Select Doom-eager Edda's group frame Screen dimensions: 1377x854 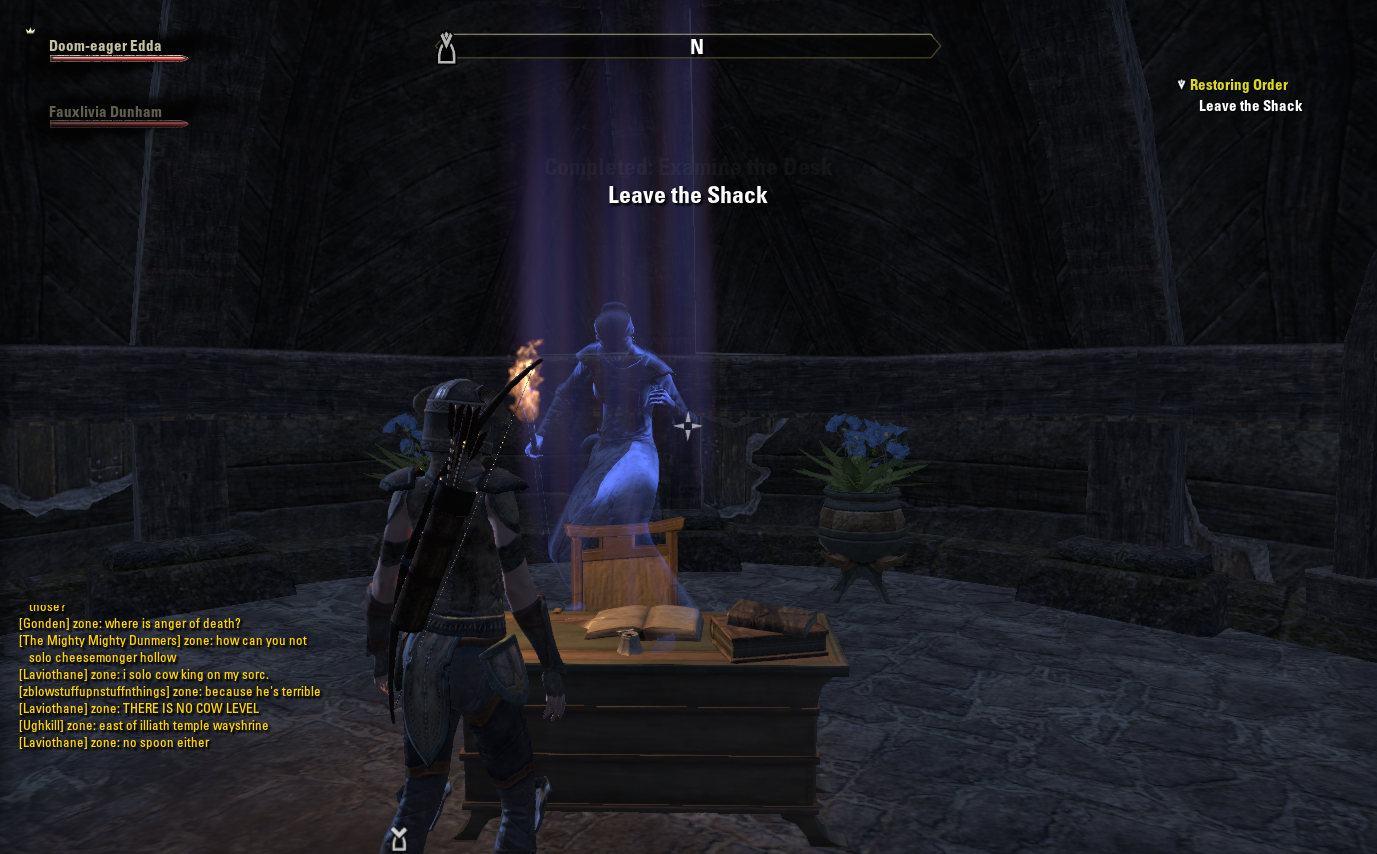coord(106,46)
